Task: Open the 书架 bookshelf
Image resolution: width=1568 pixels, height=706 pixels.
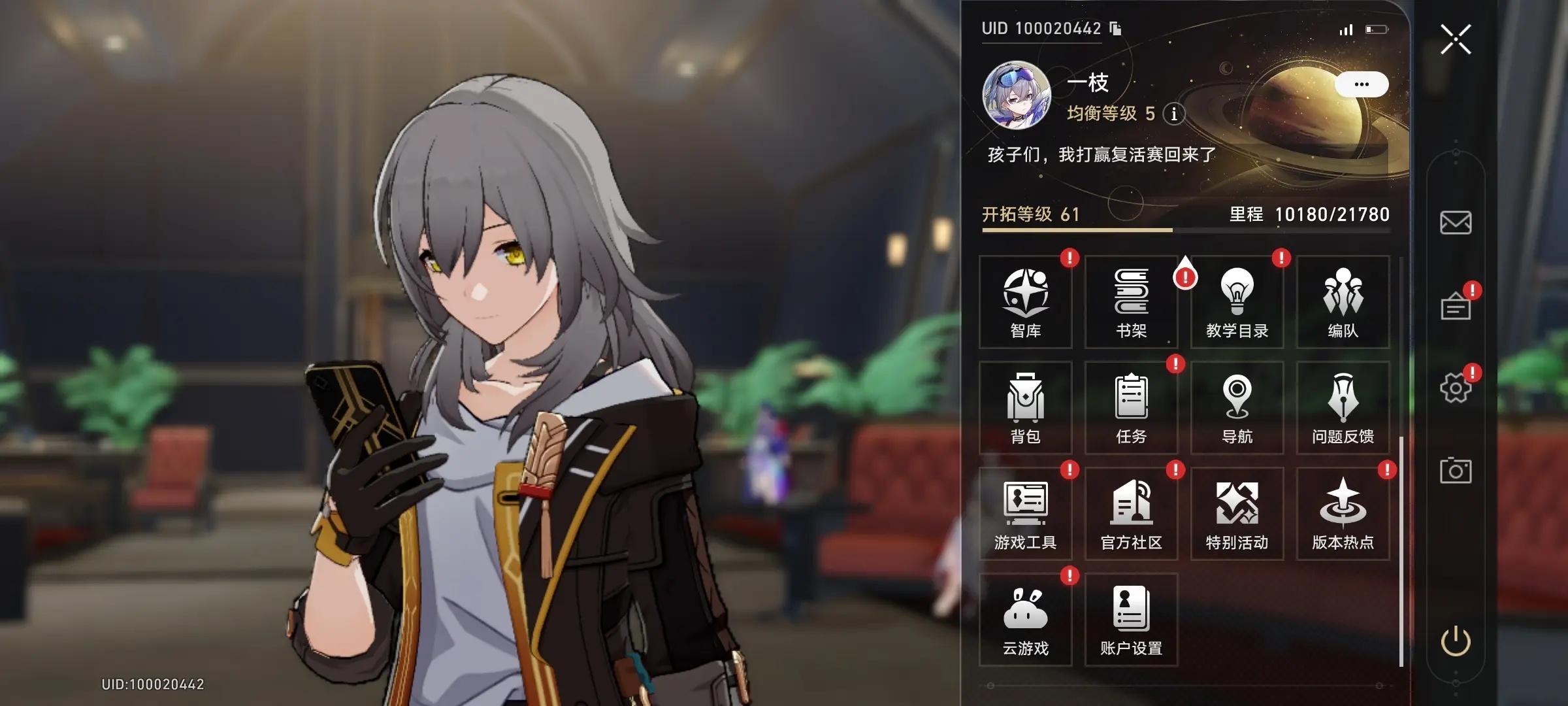Action: [1132, 302]
